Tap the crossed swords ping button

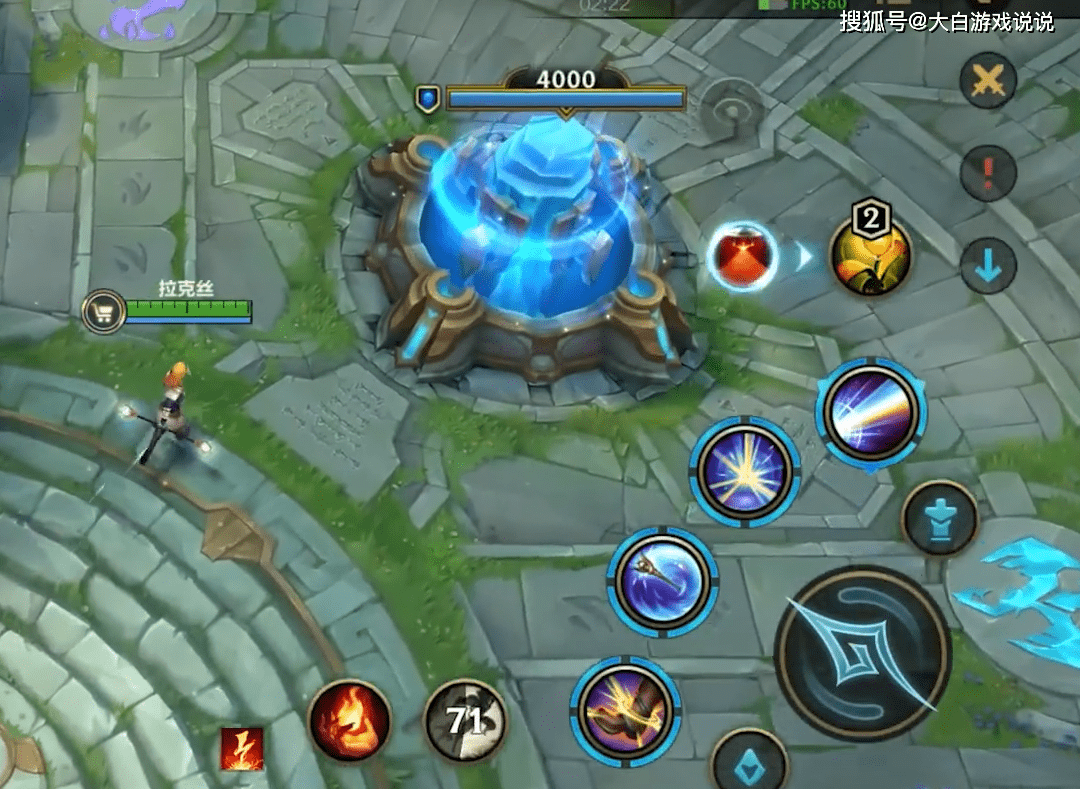[988, 81]
